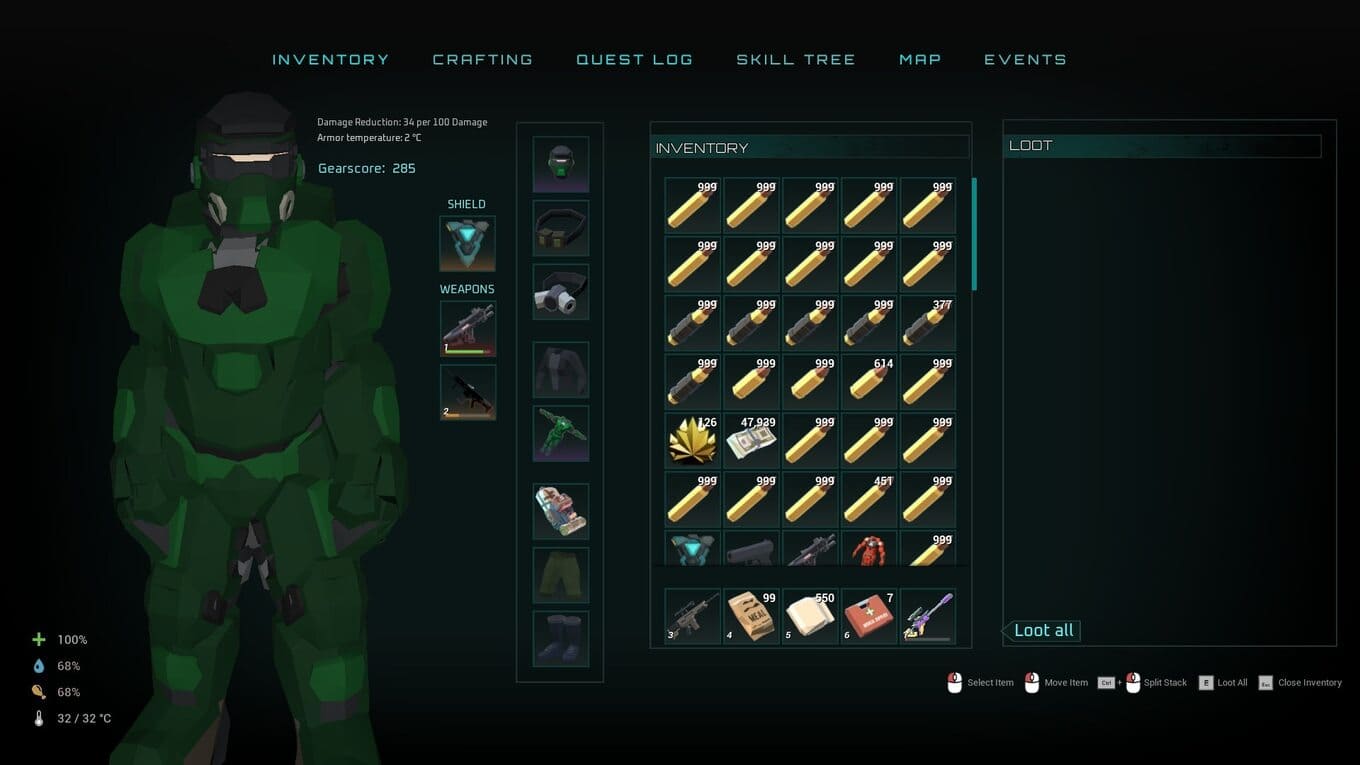Select the equipped shield slot
The image size is (1360, 765).
467,243
